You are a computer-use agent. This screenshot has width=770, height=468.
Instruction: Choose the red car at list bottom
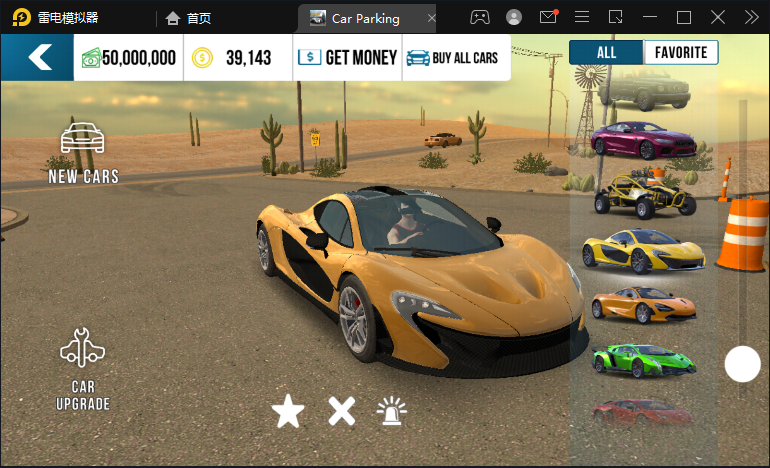(x=642, y=410)
